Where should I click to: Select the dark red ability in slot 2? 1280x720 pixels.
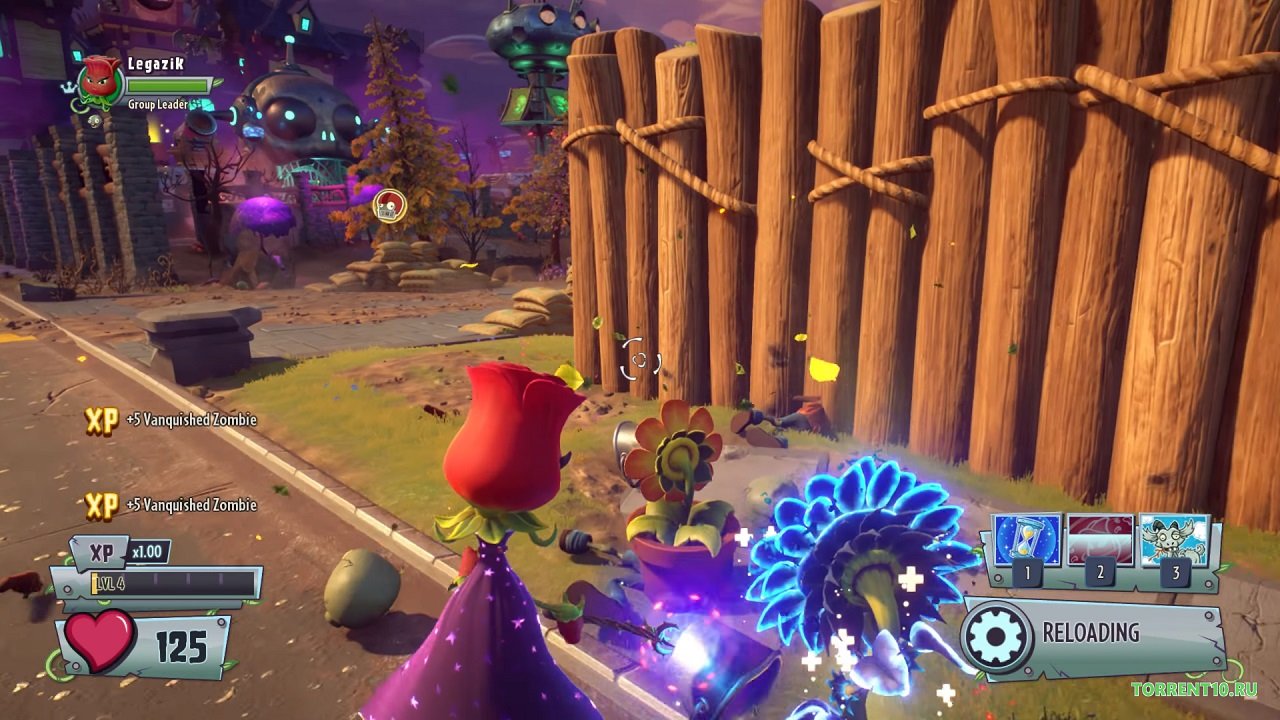[1100, 541]
